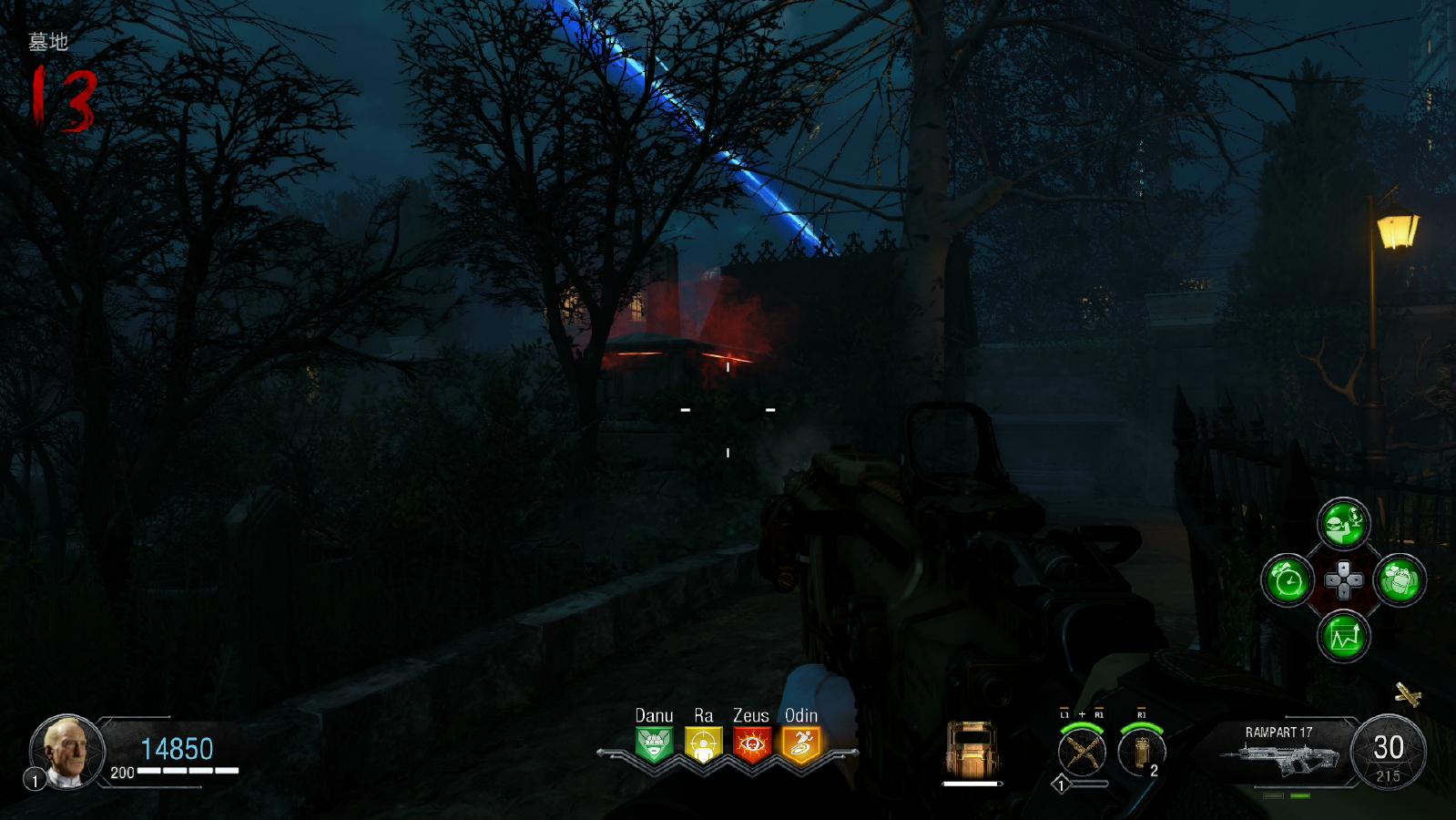Click the golden shield icon
Image resolution: width=1456 pixels, height=820 pixels.
click(972, 749)
